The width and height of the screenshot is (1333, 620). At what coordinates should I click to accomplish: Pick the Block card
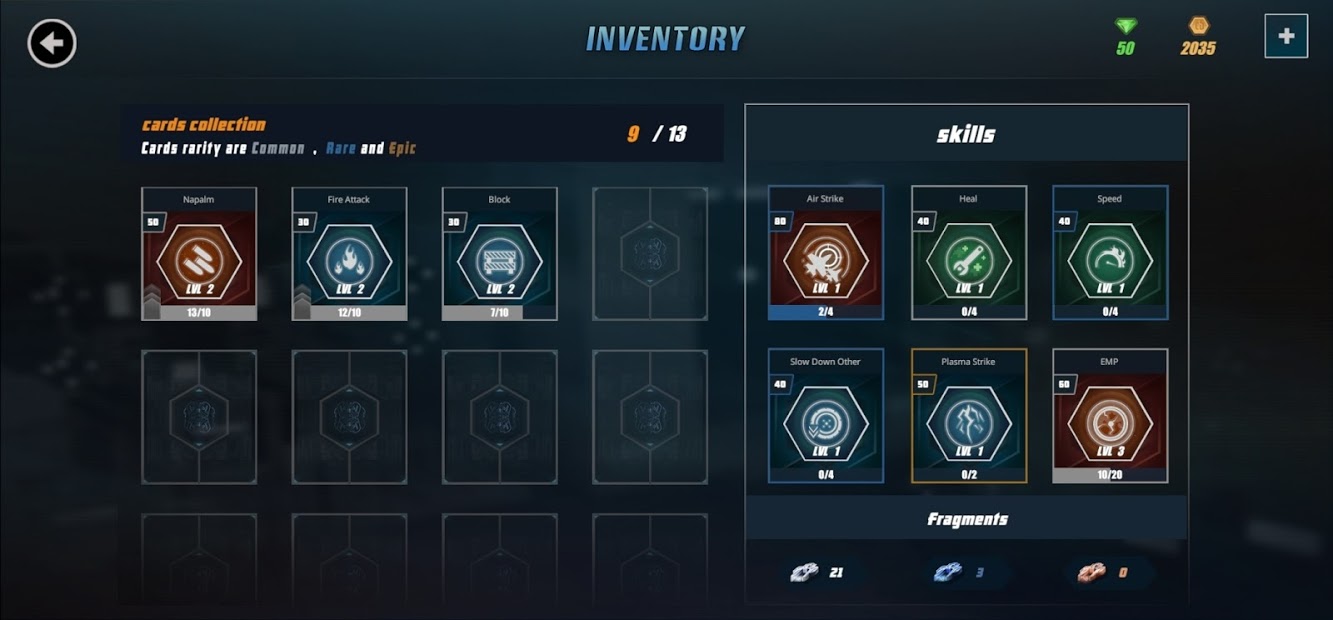click(x=499, y=254)
